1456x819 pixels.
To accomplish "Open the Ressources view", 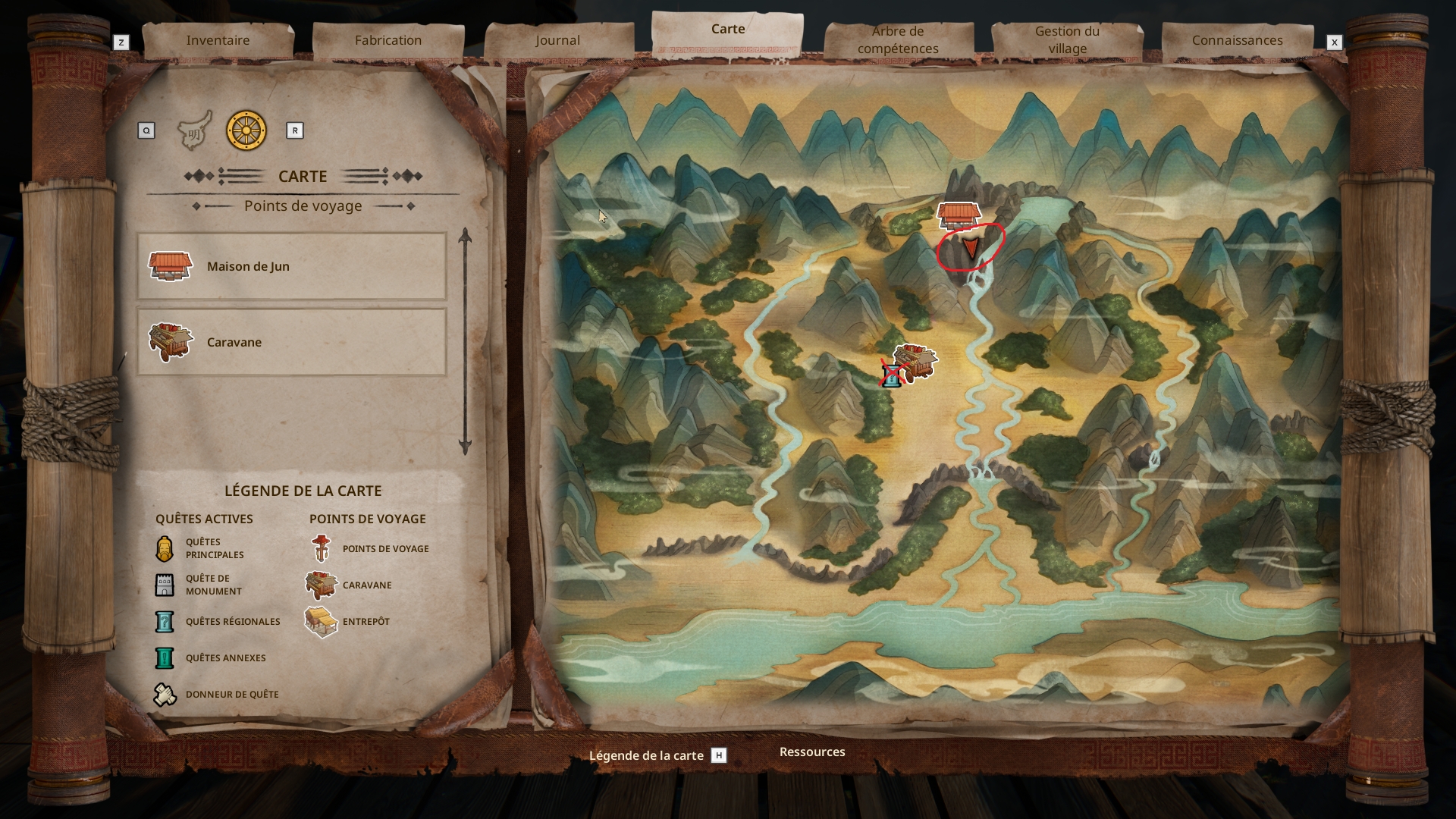I will tap(812, 752).
